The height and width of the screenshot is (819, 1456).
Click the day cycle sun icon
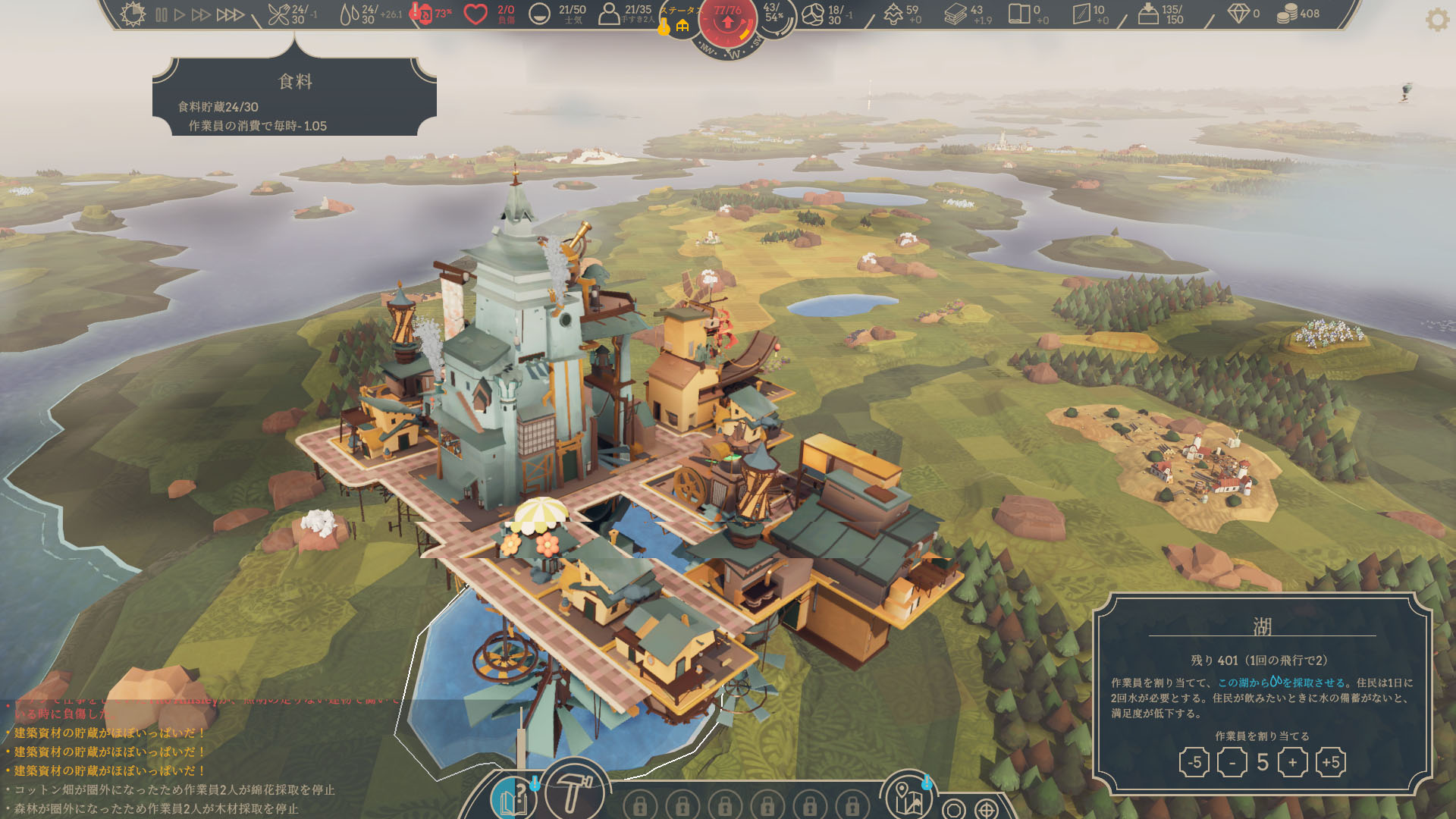tap(133, 14)
